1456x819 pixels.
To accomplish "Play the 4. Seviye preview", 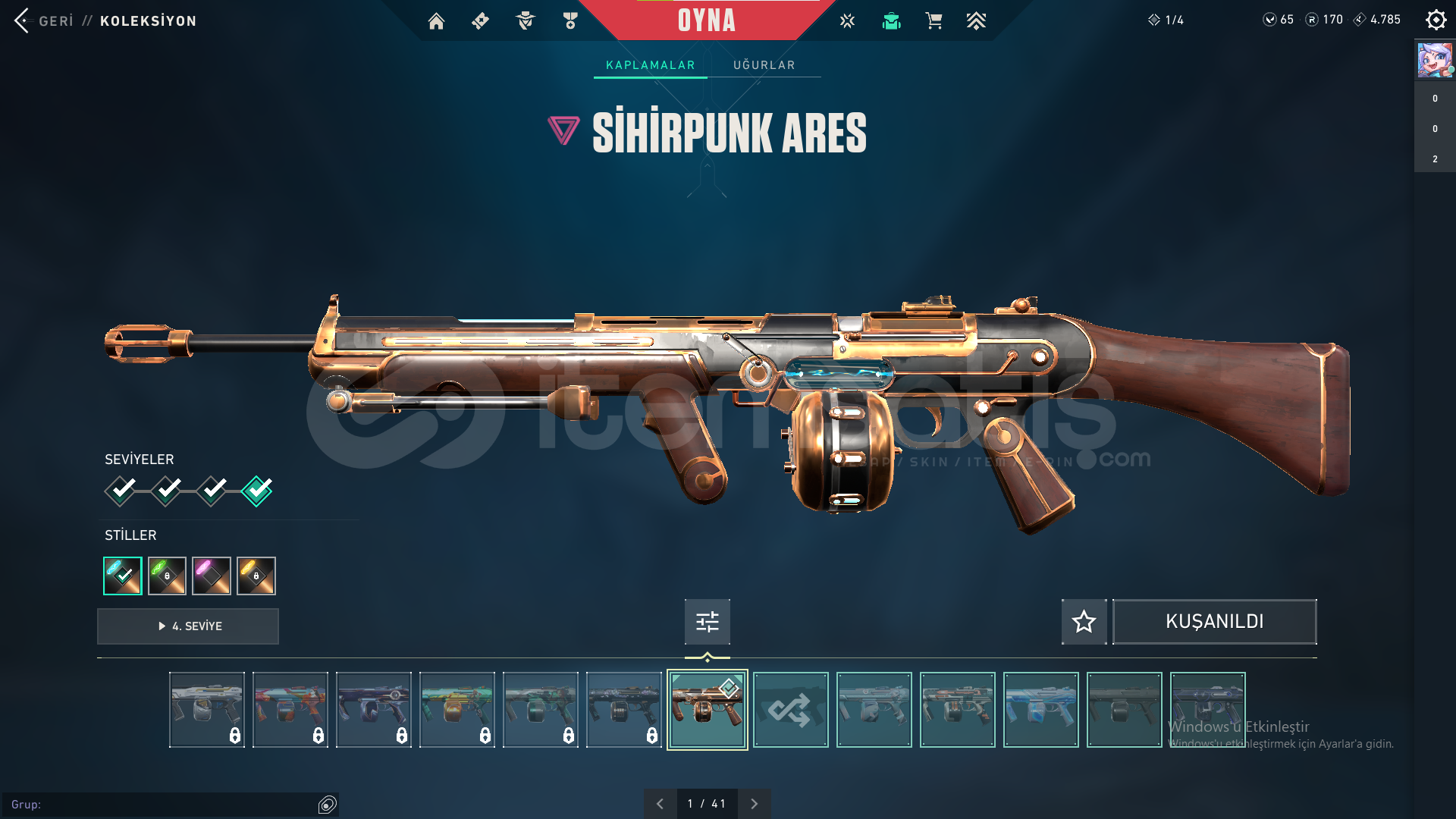I will [188, 626].
